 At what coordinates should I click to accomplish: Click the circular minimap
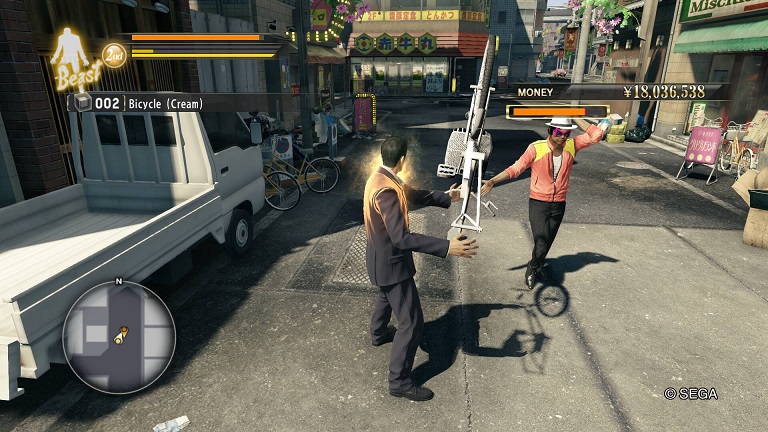coord(118,337)
